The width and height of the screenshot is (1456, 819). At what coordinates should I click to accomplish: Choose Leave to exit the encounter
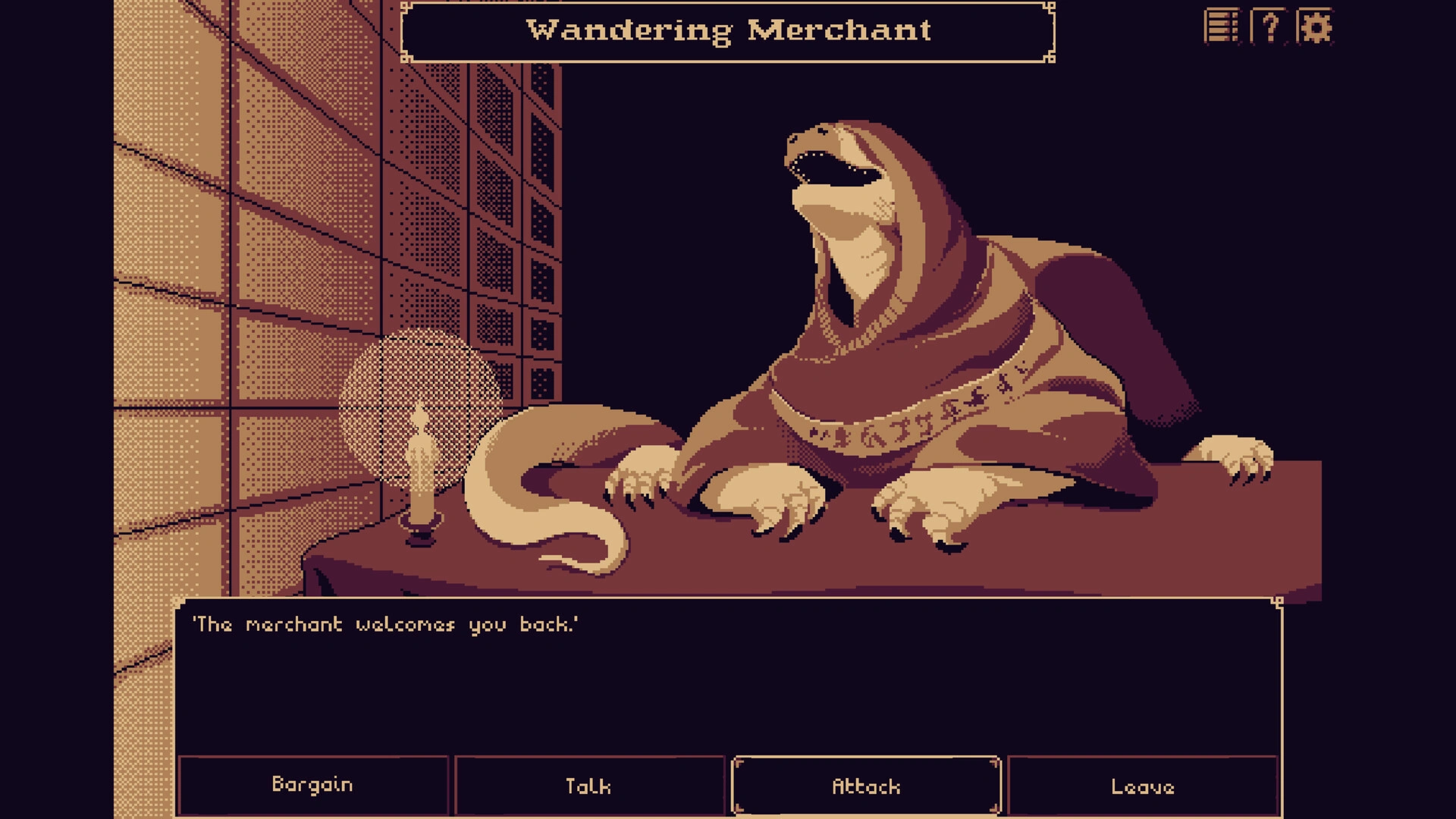point(1143,786)
